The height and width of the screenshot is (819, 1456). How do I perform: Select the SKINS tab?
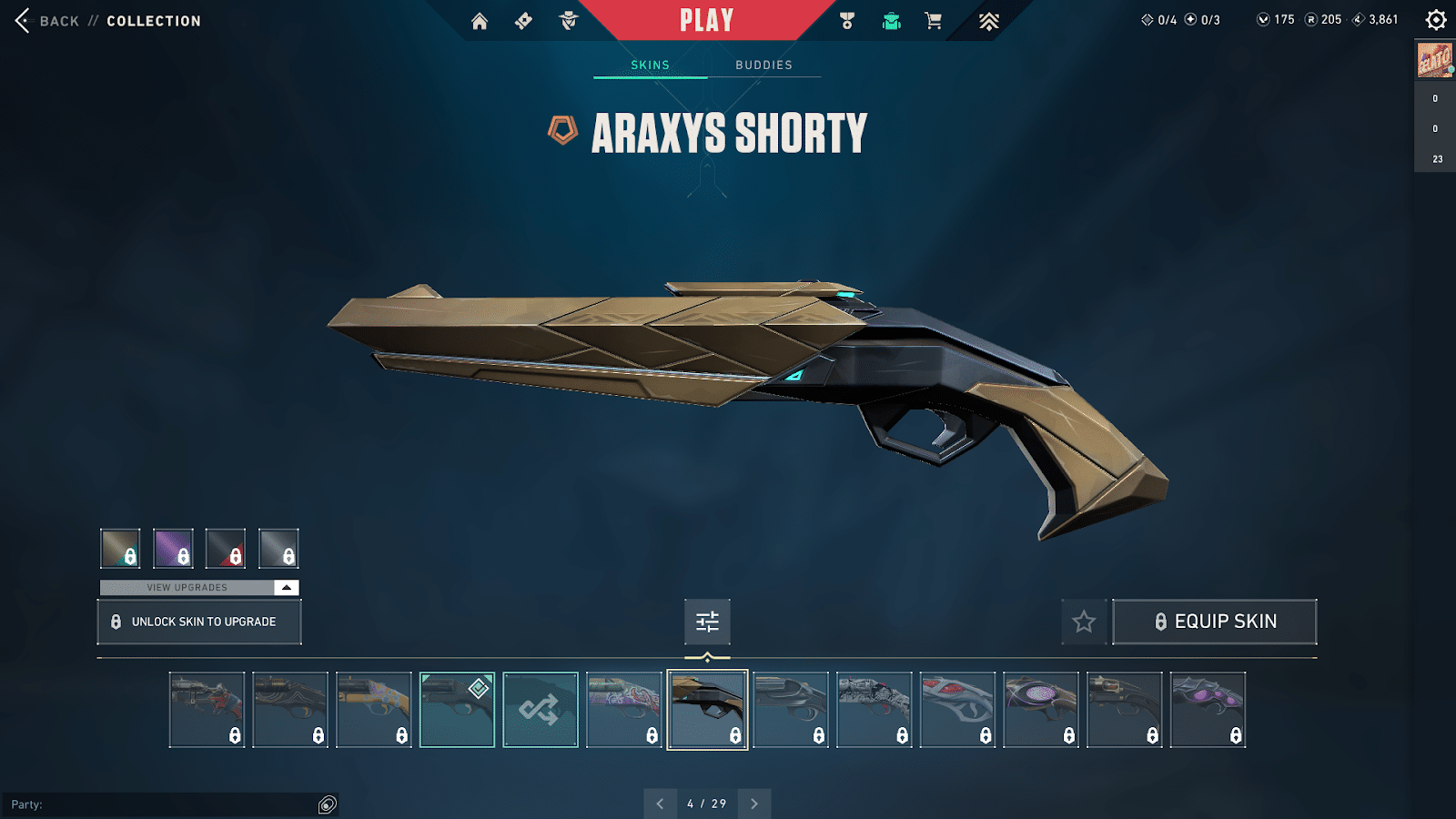point(650,65)
